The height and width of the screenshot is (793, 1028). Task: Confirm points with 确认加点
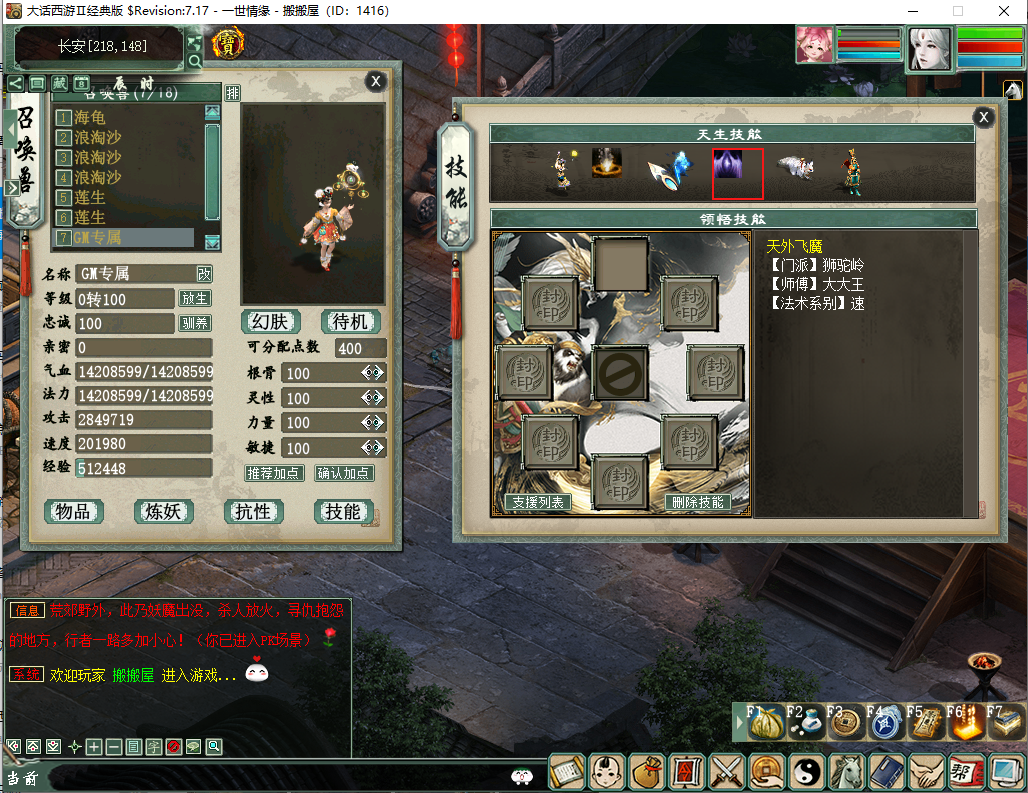344,473
